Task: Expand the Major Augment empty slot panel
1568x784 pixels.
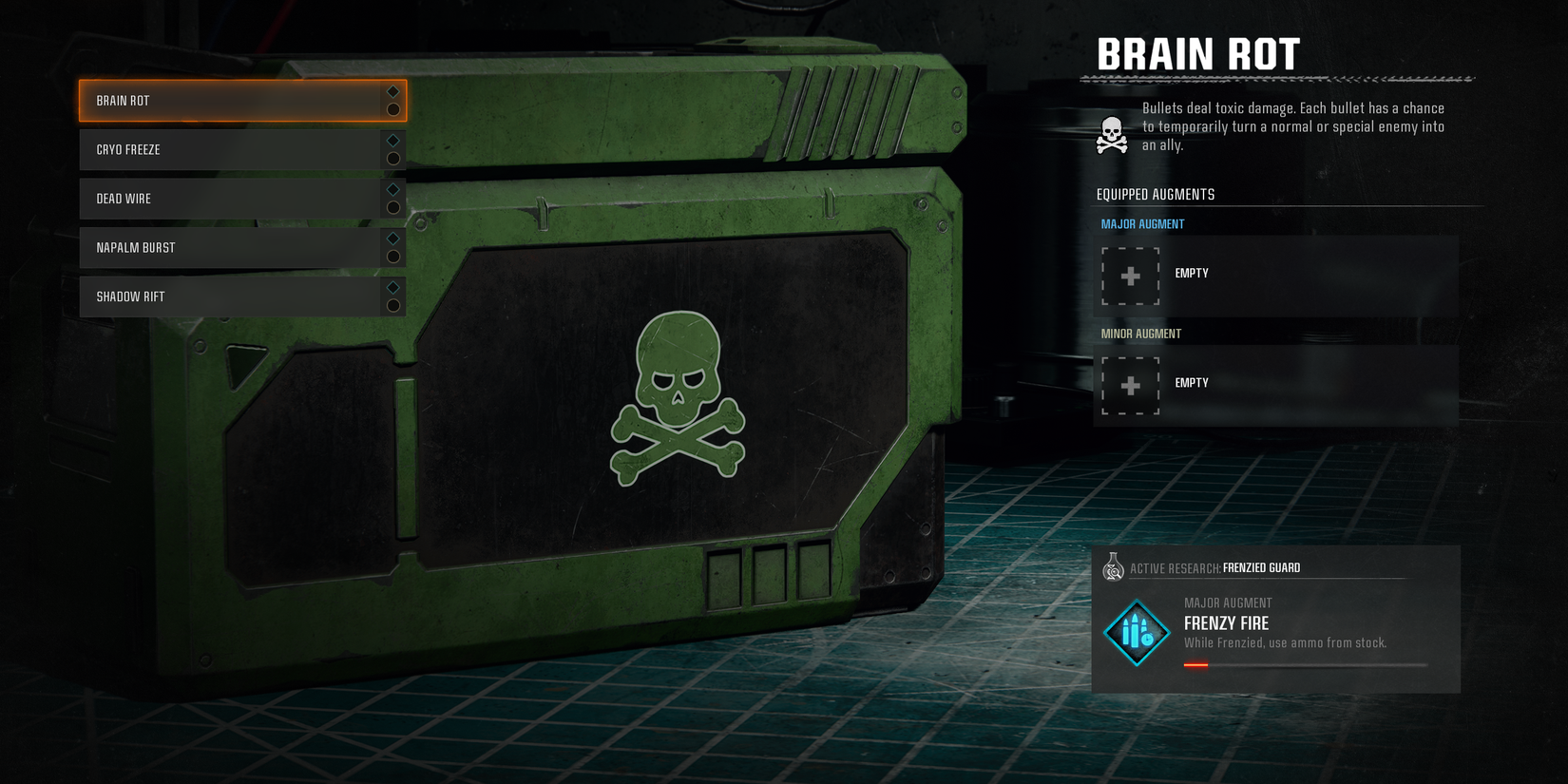Action: pos(1273,274)
